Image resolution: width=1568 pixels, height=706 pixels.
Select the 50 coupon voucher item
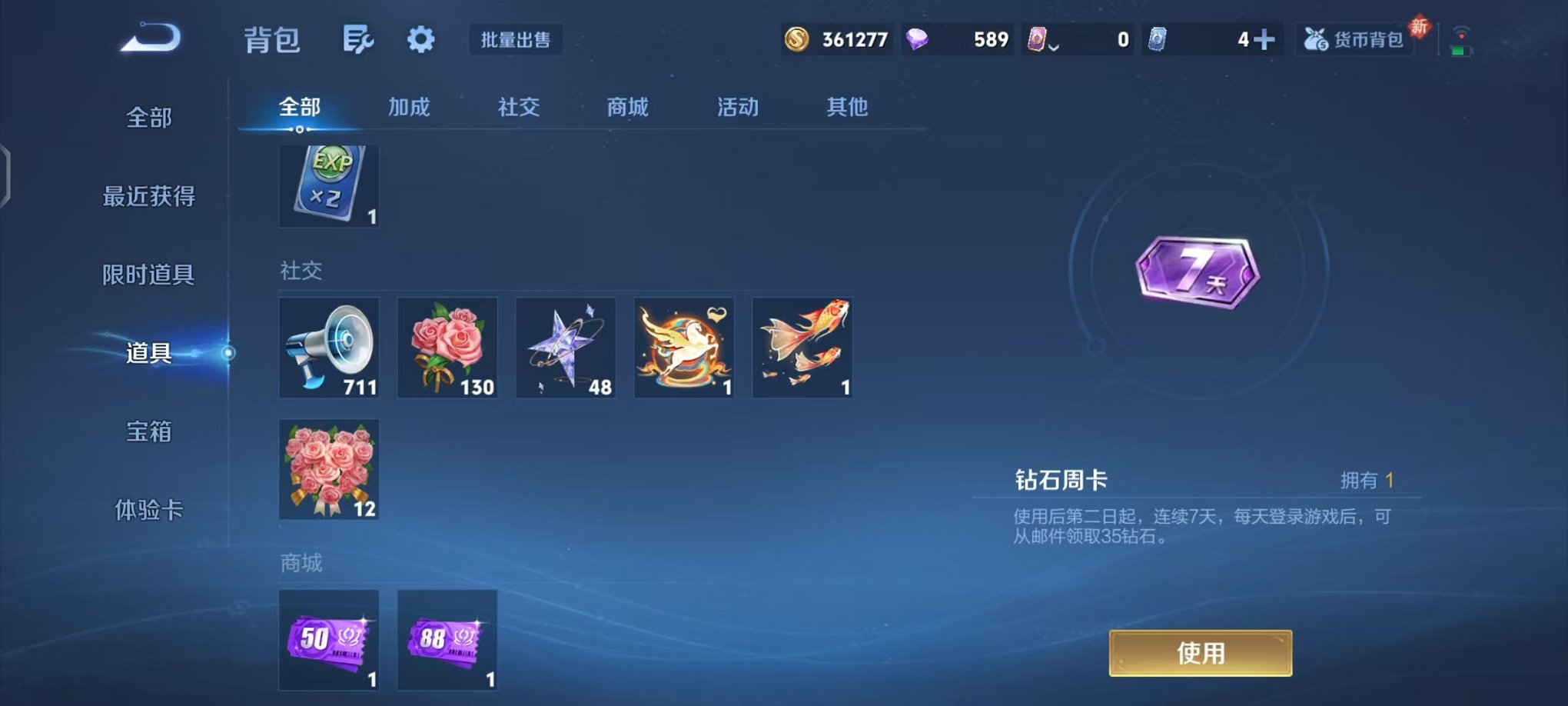pos(329,641)
